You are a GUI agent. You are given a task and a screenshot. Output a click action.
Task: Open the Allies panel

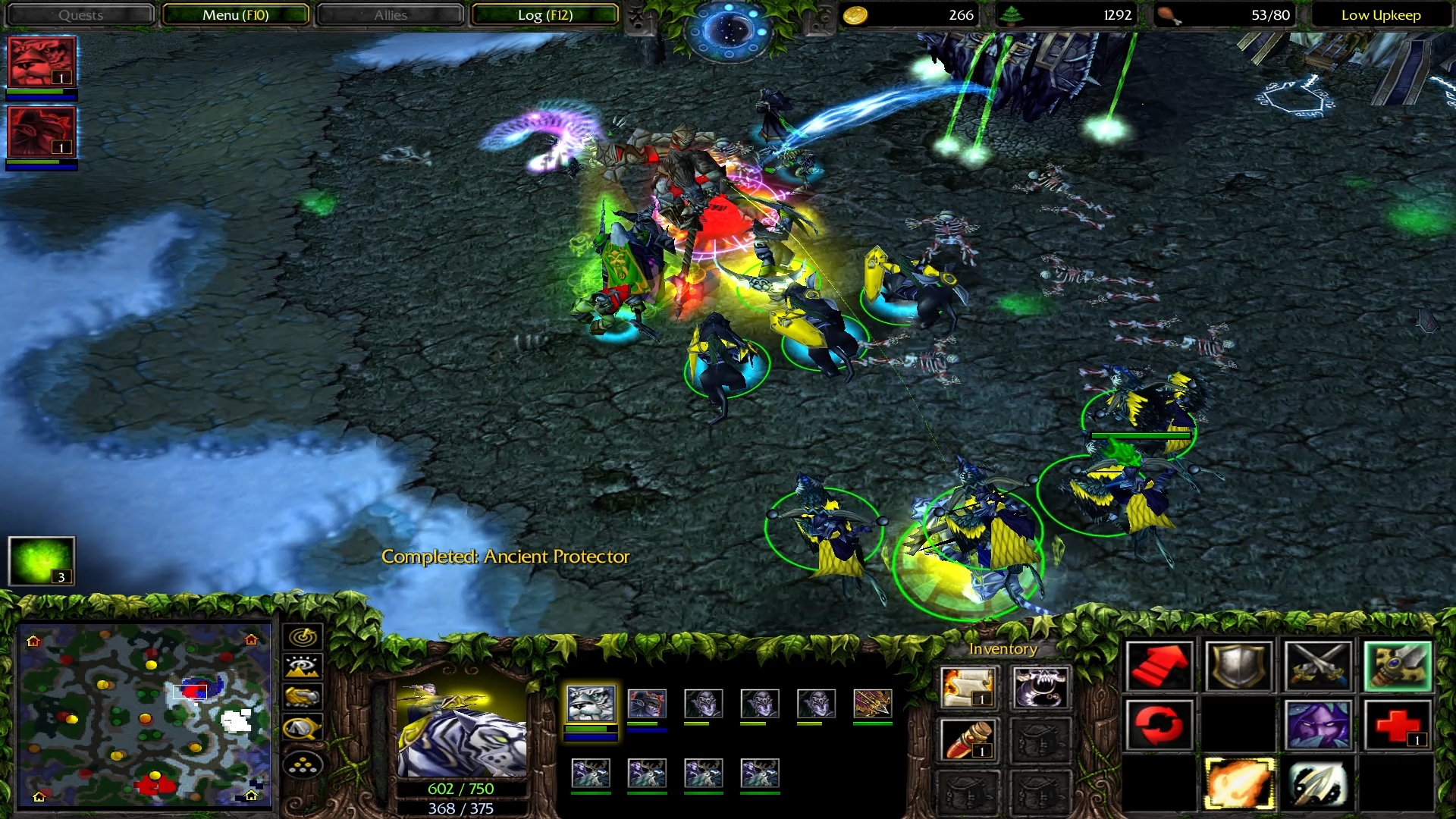point(390,15)
